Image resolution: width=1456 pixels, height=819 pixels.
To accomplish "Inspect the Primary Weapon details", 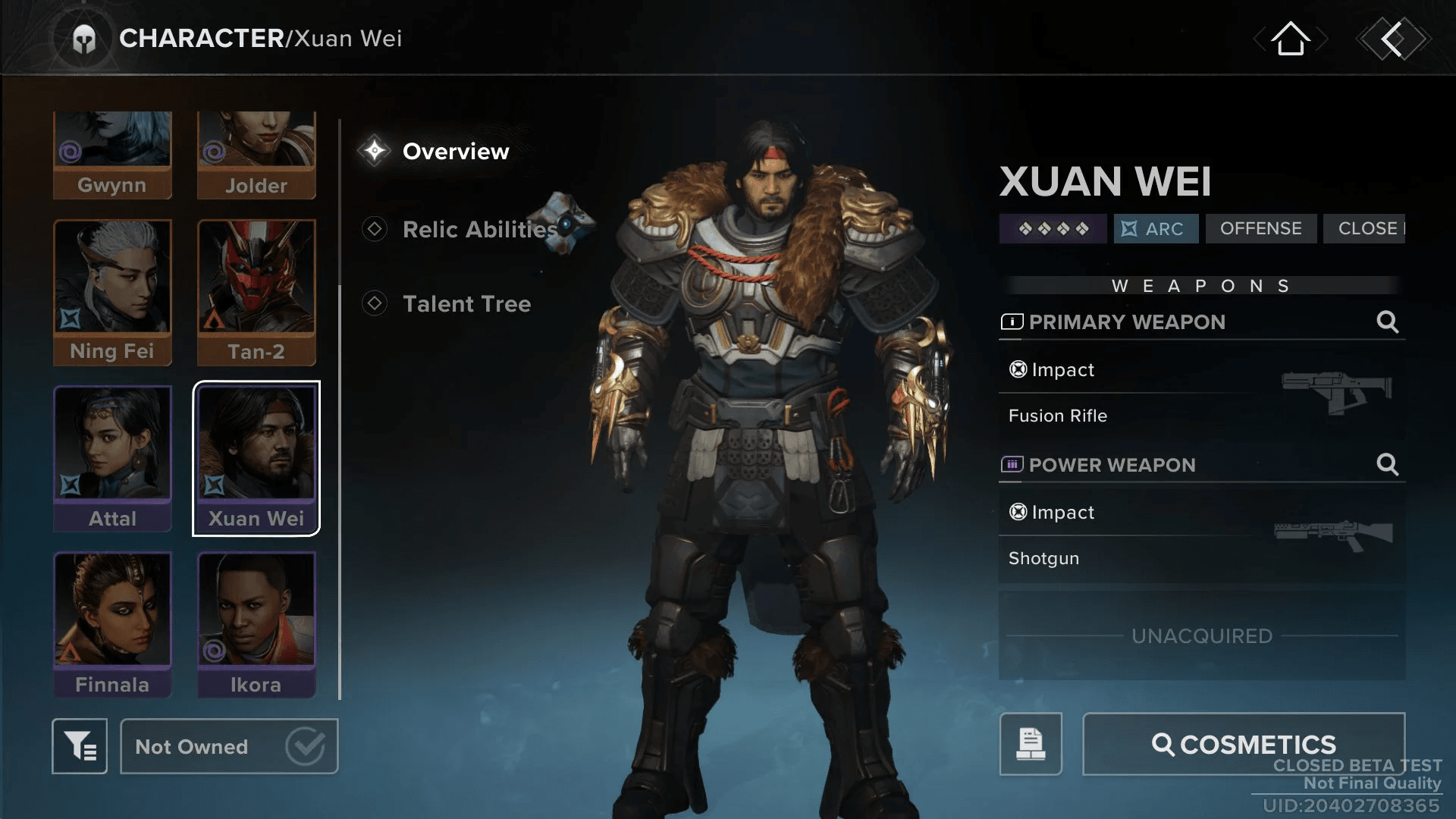I will [1387, 322].
